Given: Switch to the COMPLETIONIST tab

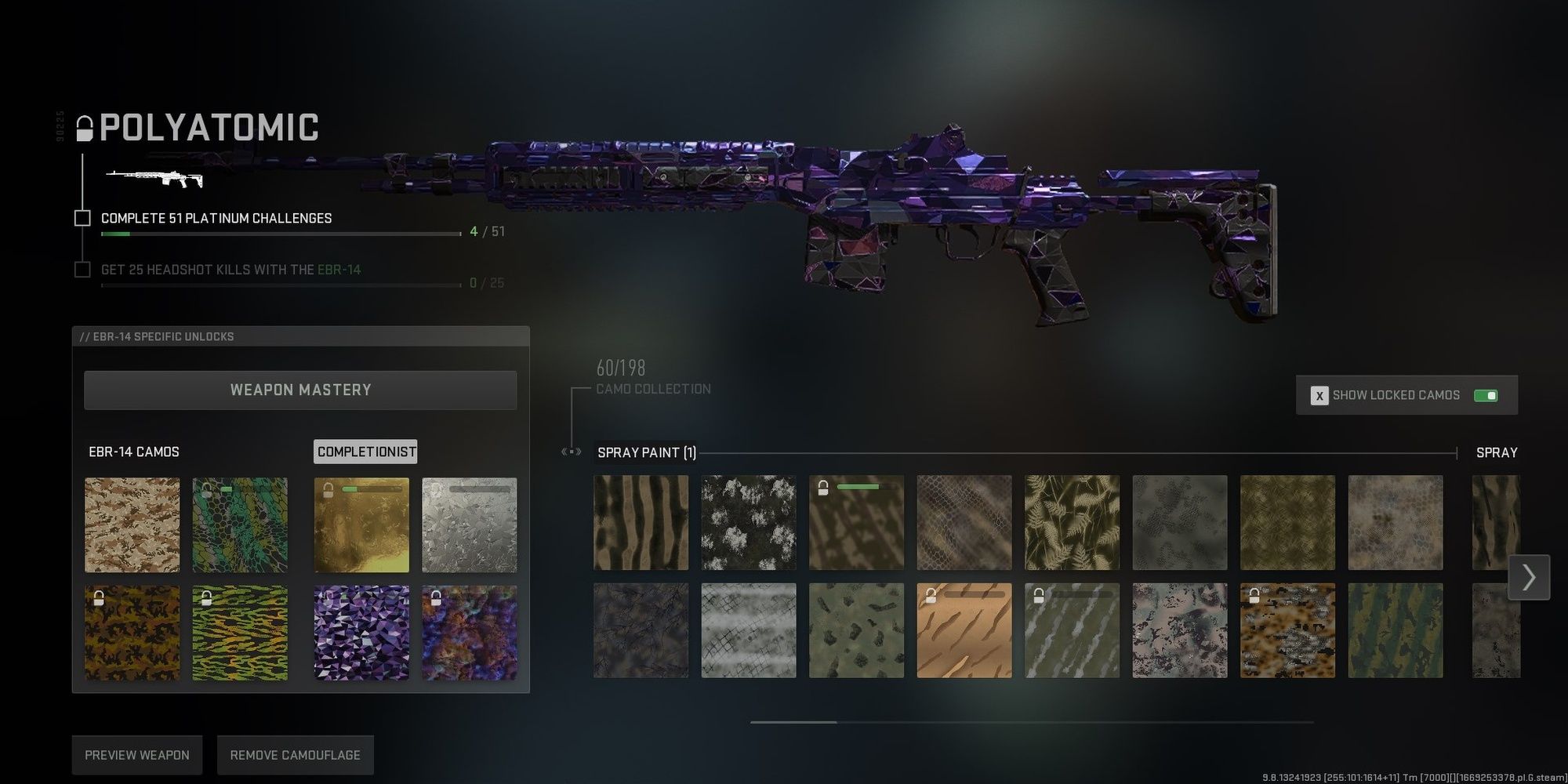Looking at the screenshot, I should tap(365, 452).
